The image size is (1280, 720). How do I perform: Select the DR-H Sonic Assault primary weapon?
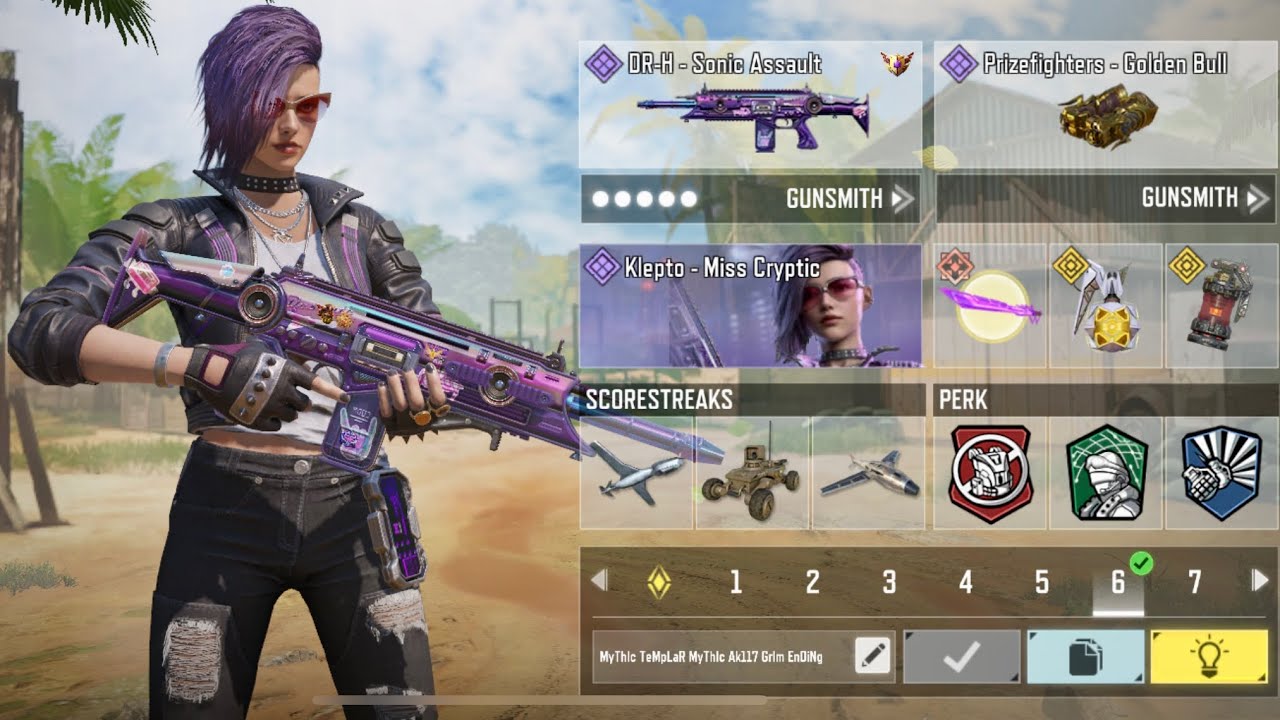click(750, 105)
